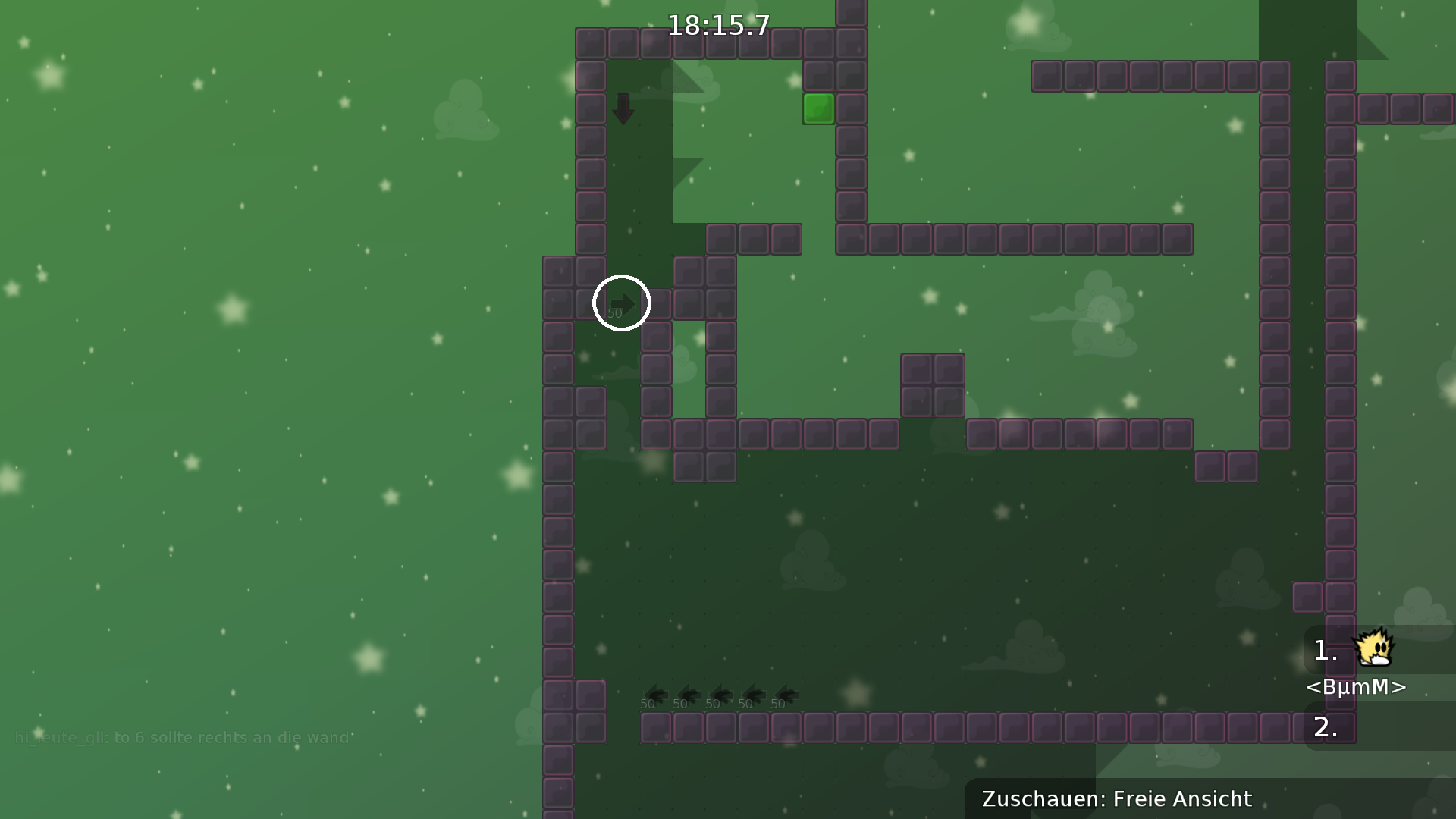Click the downward arrow marker at the top
Image resolution: width=1456 pixels, height=819 pixels.
pos(623,108)
